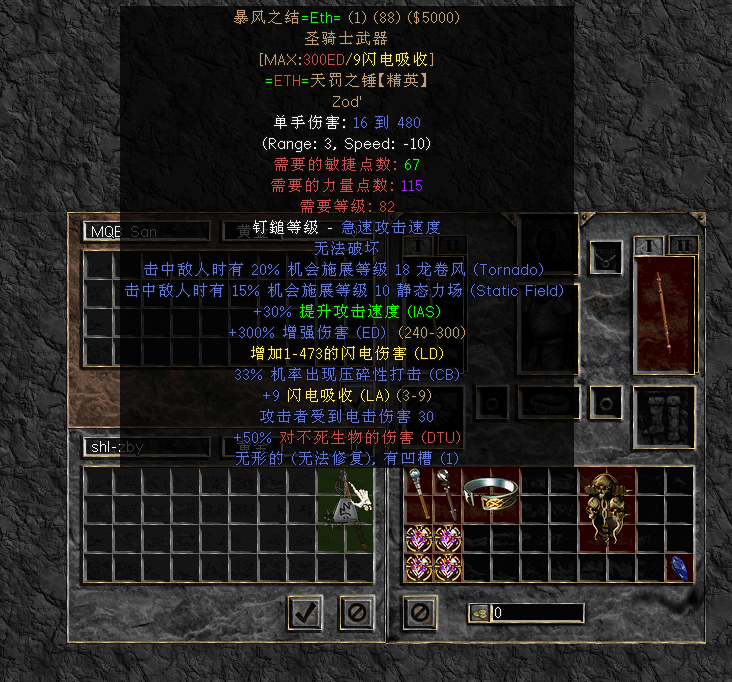Image resolution: width=732 pixels, height=682 pixels.
Task: Open the gold coin amount button
Action: tap(479, 613)
